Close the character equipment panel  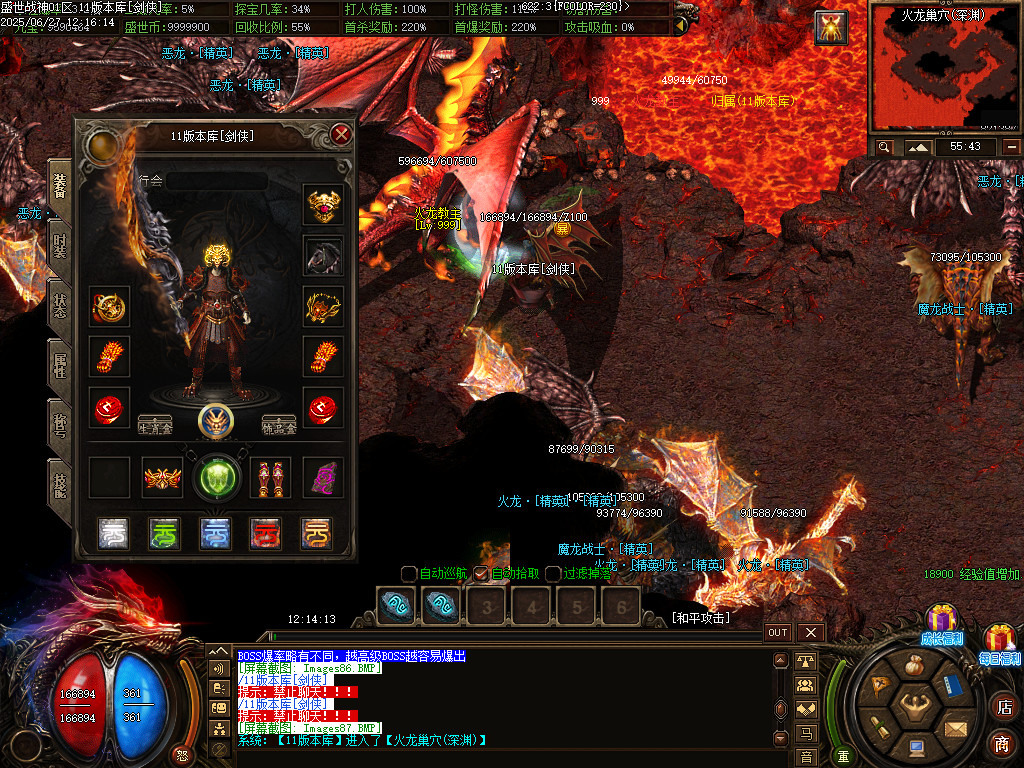342,134
